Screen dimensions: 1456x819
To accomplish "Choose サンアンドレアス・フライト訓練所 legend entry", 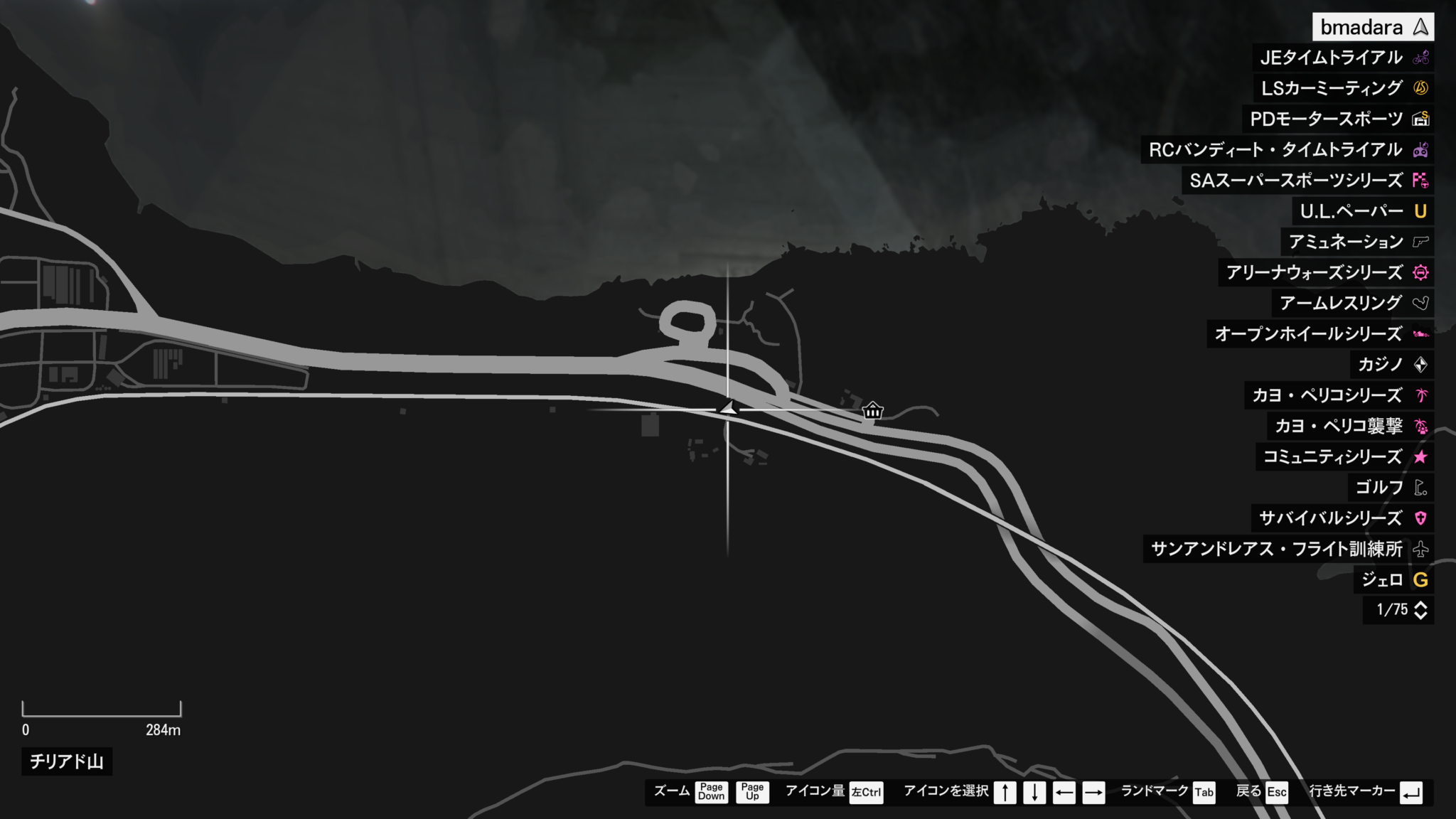I will pos(1288,549).
